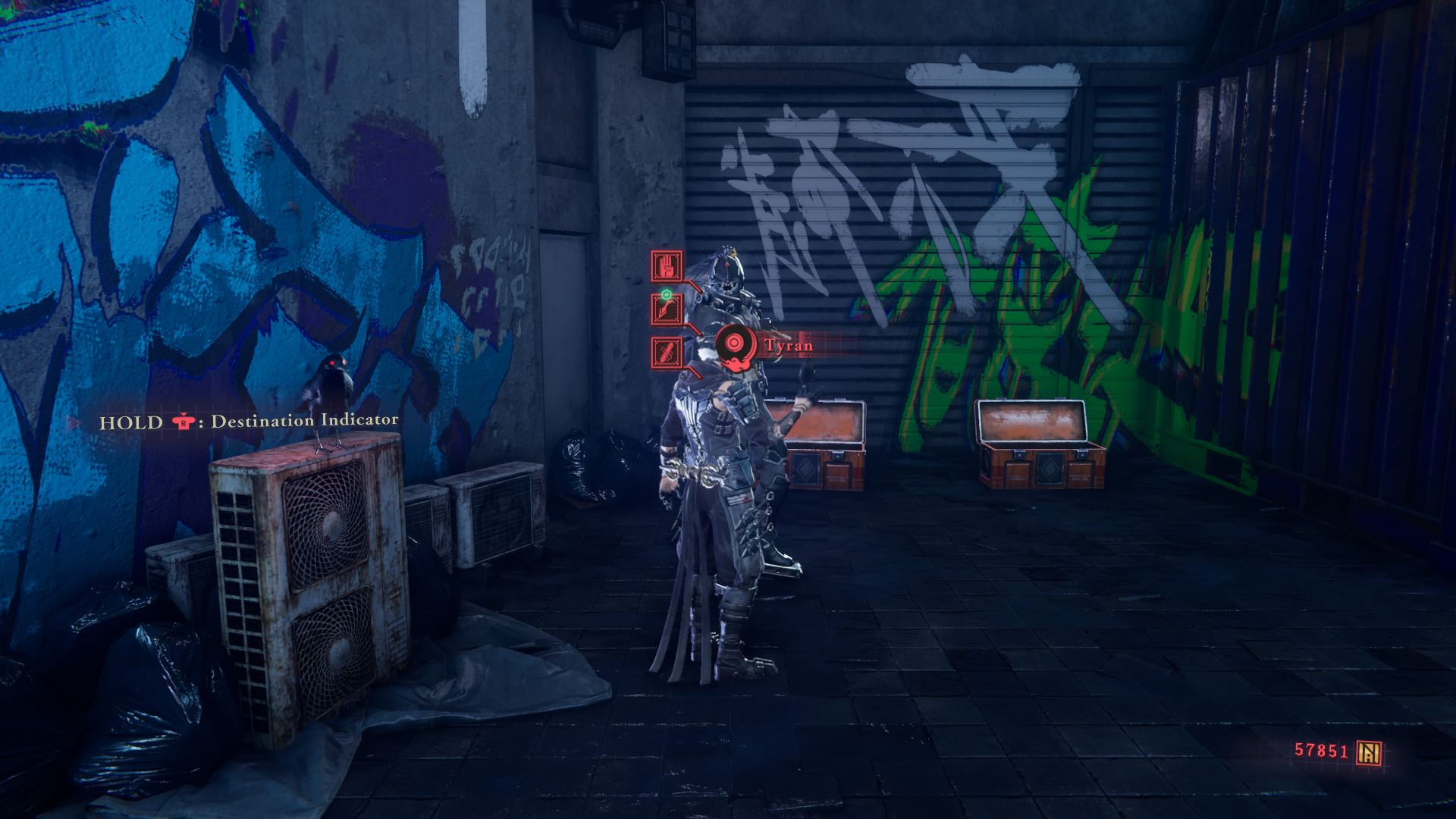Viewport: 1456px width, 819px height.
Task: Click the red target dot above Tyran's head
Action: [x=726, y=265]
